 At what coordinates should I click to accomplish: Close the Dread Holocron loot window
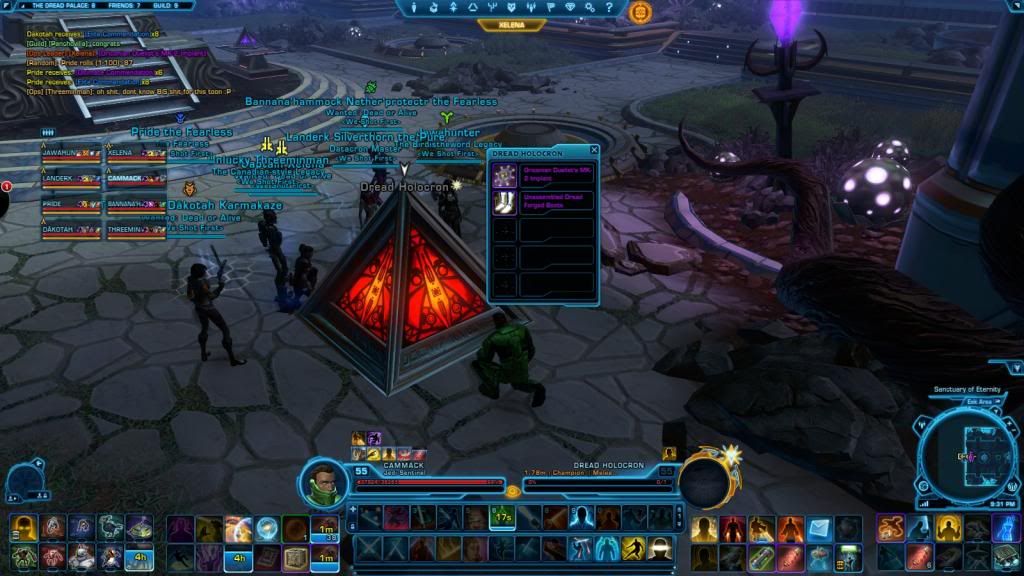[594, 150]
